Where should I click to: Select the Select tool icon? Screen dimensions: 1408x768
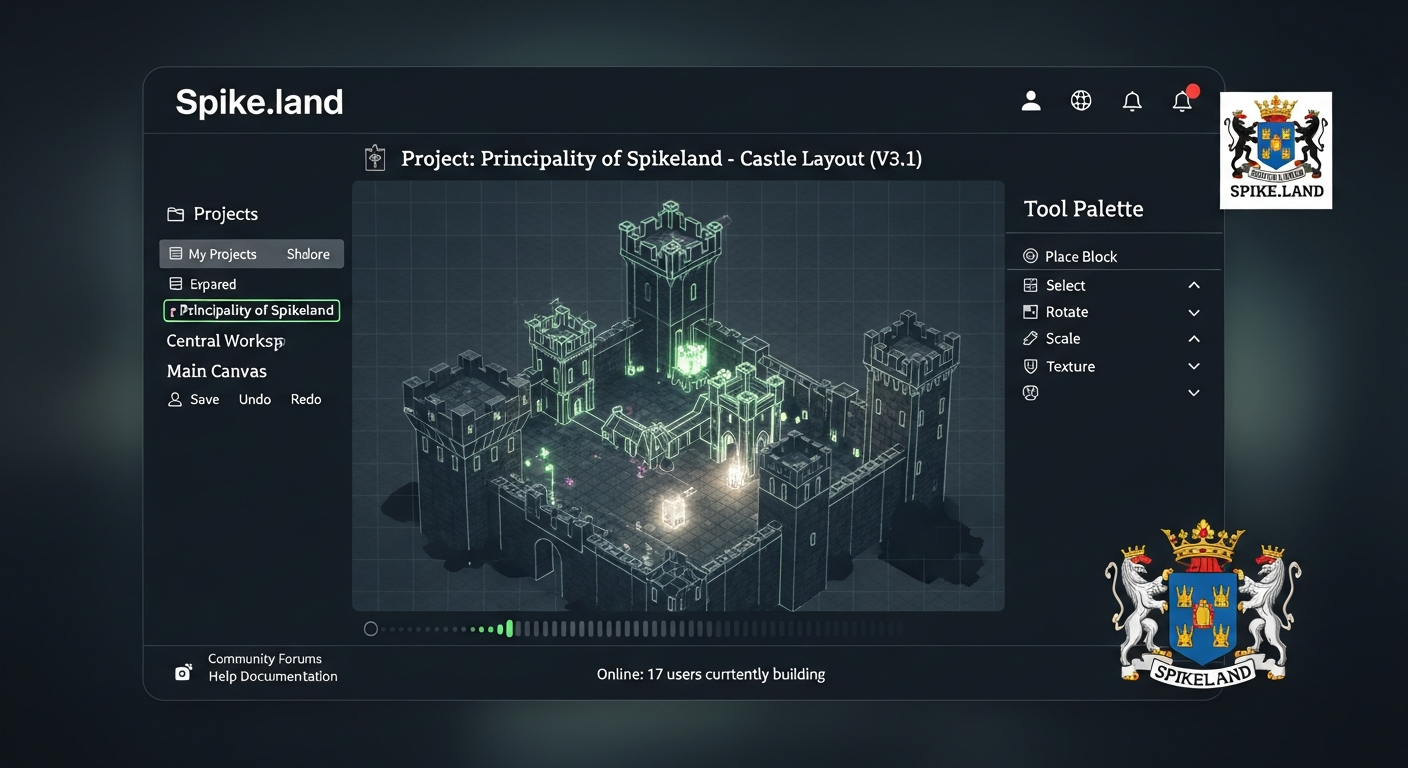point(1030,285)
